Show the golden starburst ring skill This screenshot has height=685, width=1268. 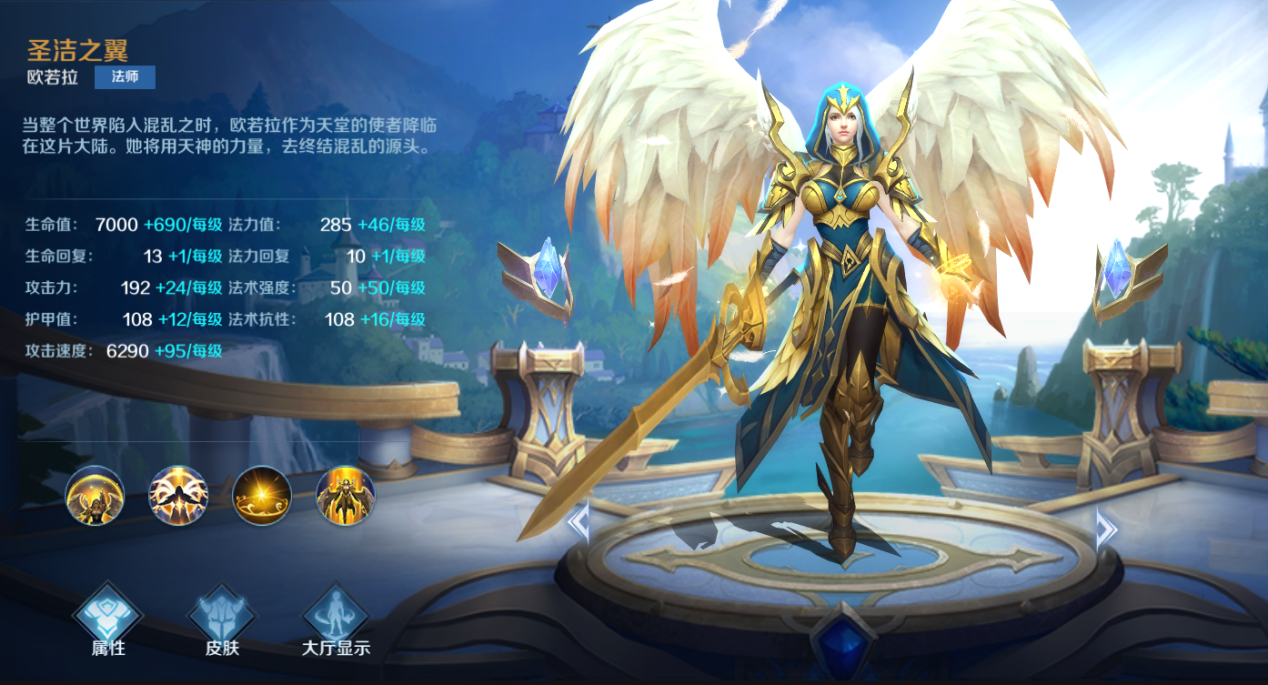(x=262, y=496)
